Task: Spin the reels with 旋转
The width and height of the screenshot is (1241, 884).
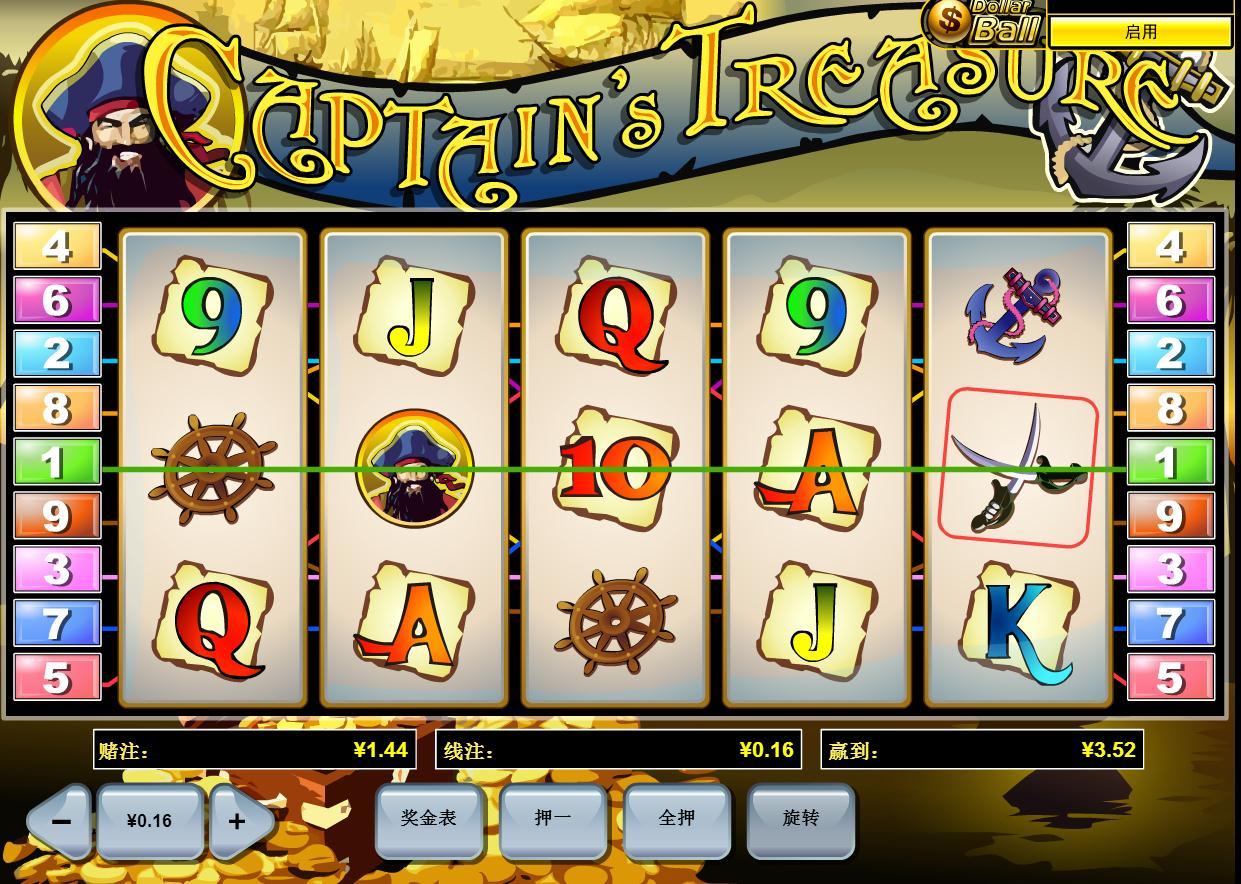Action: [801, 819]
